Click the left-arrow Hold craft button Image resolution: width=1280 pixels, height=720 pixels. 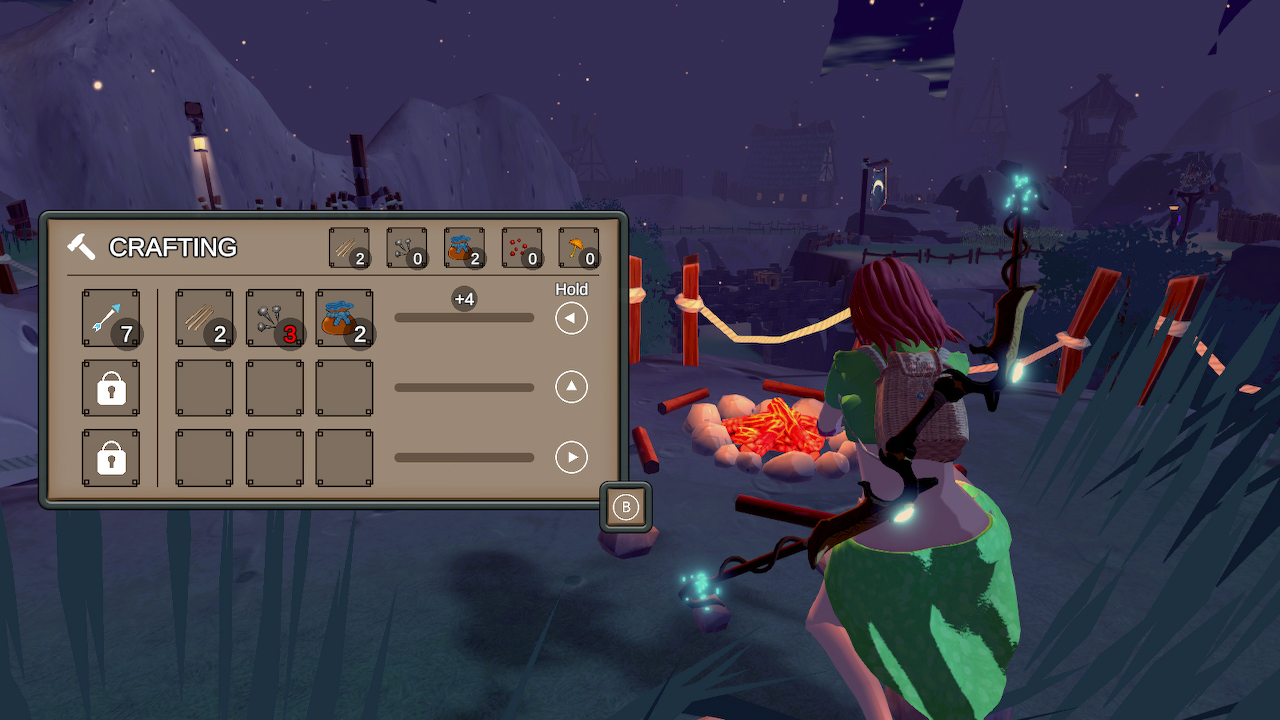(571, 317)
